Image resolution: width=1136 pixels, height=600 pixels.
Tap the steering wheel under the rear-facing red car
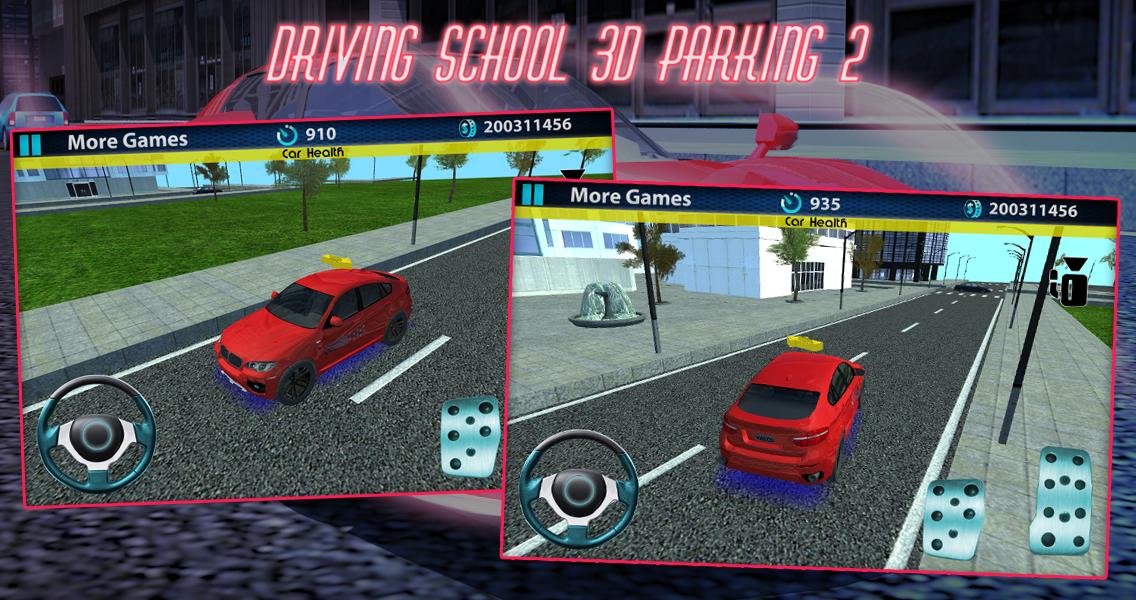[x=576, y=488]
